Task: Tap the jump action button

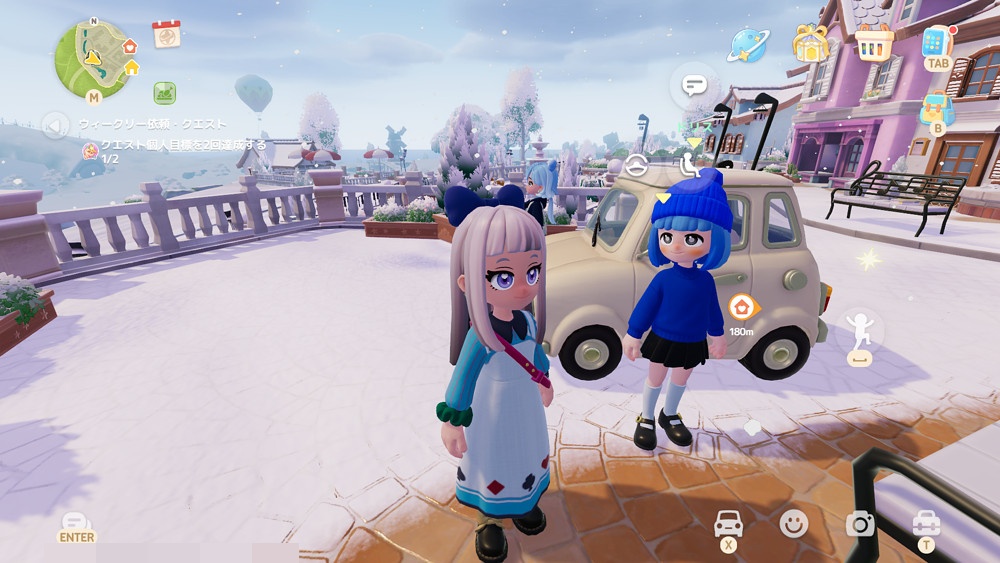Action: pos(860,333)
